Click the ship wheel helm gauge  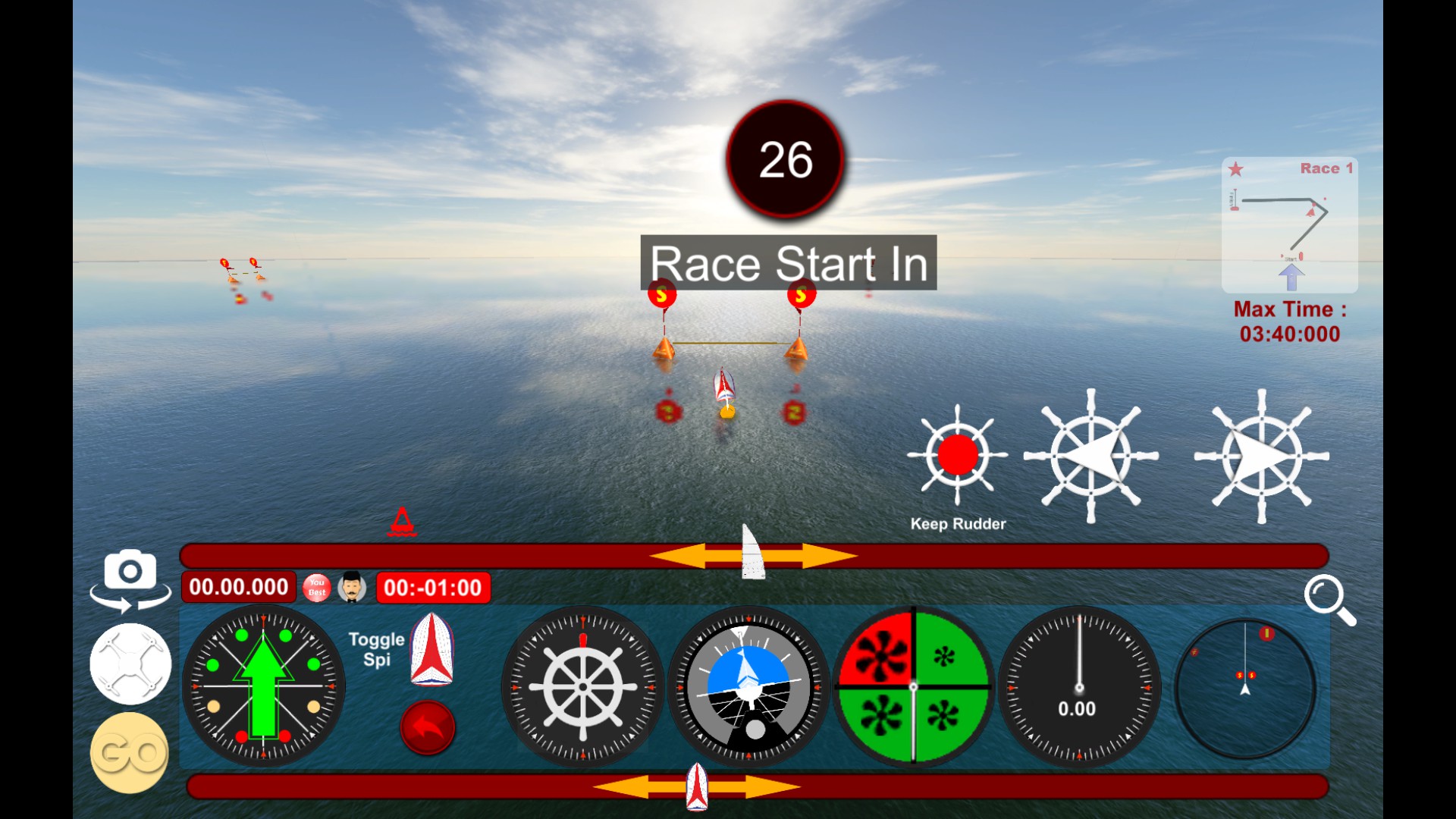(584, 686)
